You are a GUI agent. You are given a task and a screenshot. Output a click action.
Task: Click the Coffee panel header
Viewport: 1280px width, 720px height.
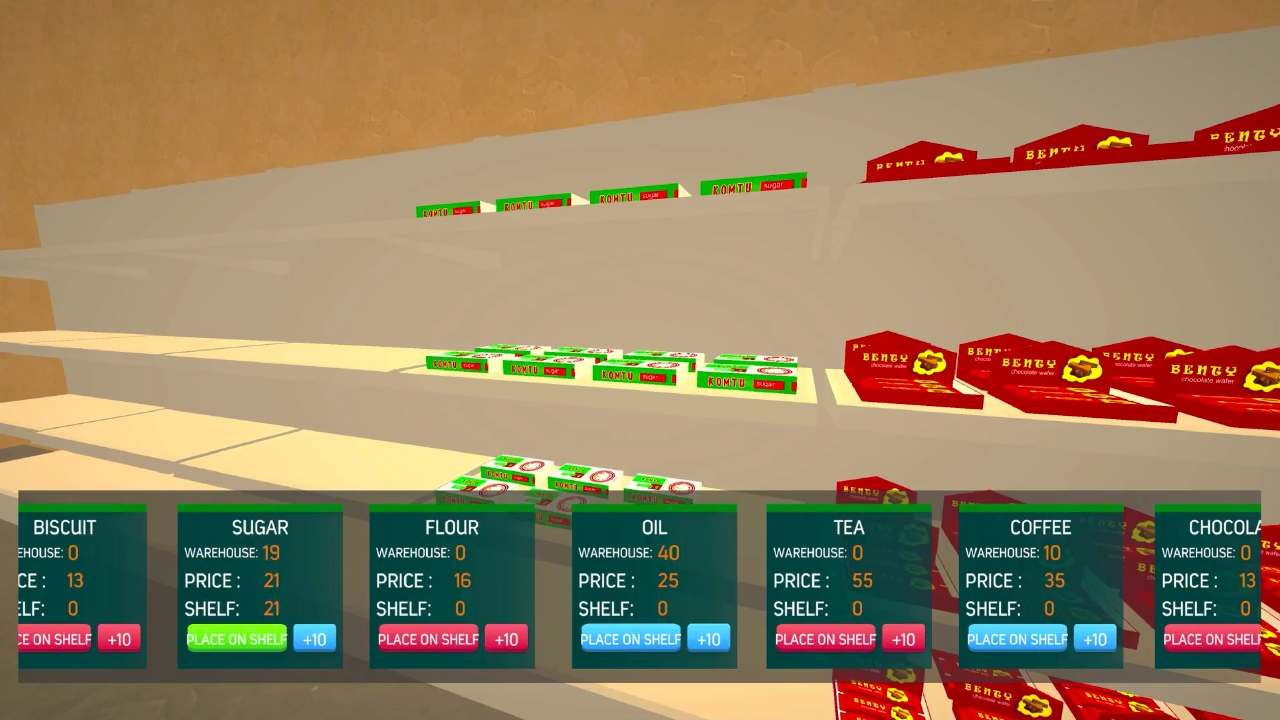[x=1040, y=527]
